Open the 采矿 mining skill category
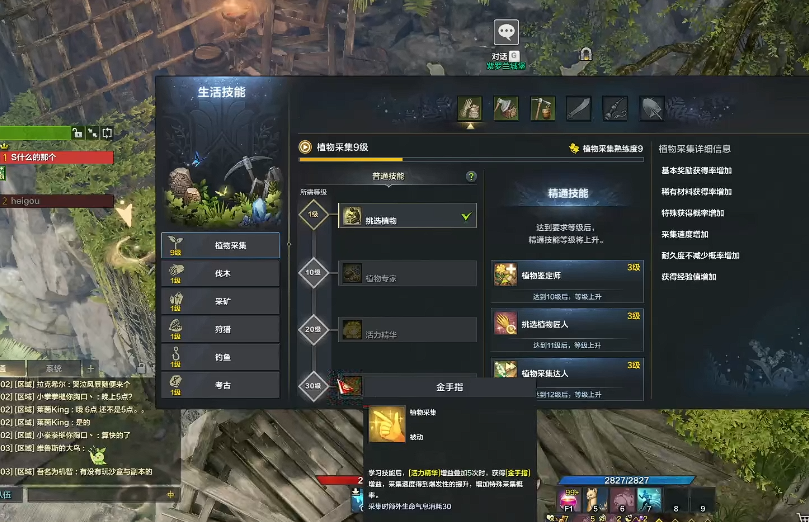 (x=220, y=301)
